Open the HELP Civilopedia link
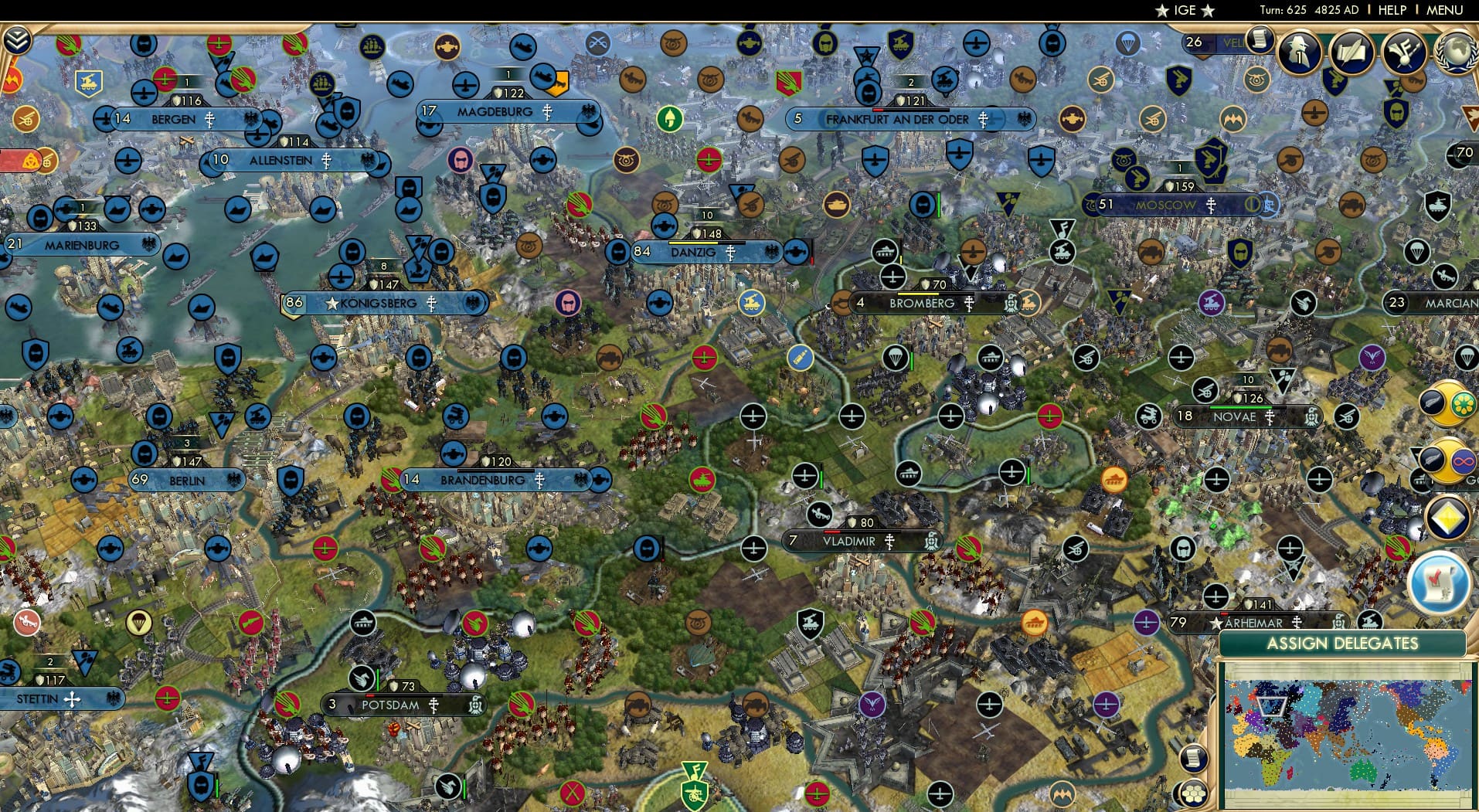 (1392, 10)
